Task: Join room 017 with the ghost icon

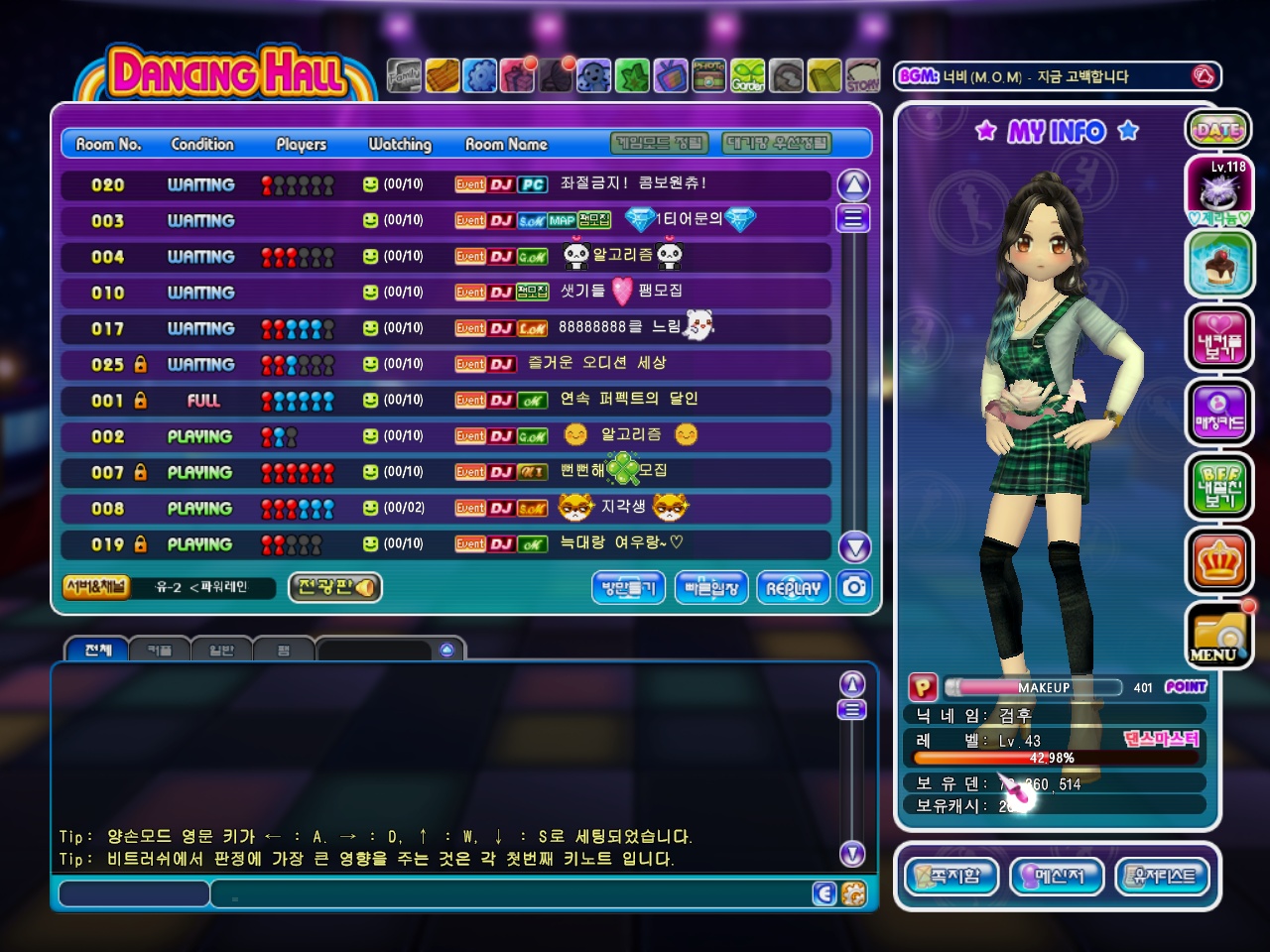Action: (x=446, y=328)
